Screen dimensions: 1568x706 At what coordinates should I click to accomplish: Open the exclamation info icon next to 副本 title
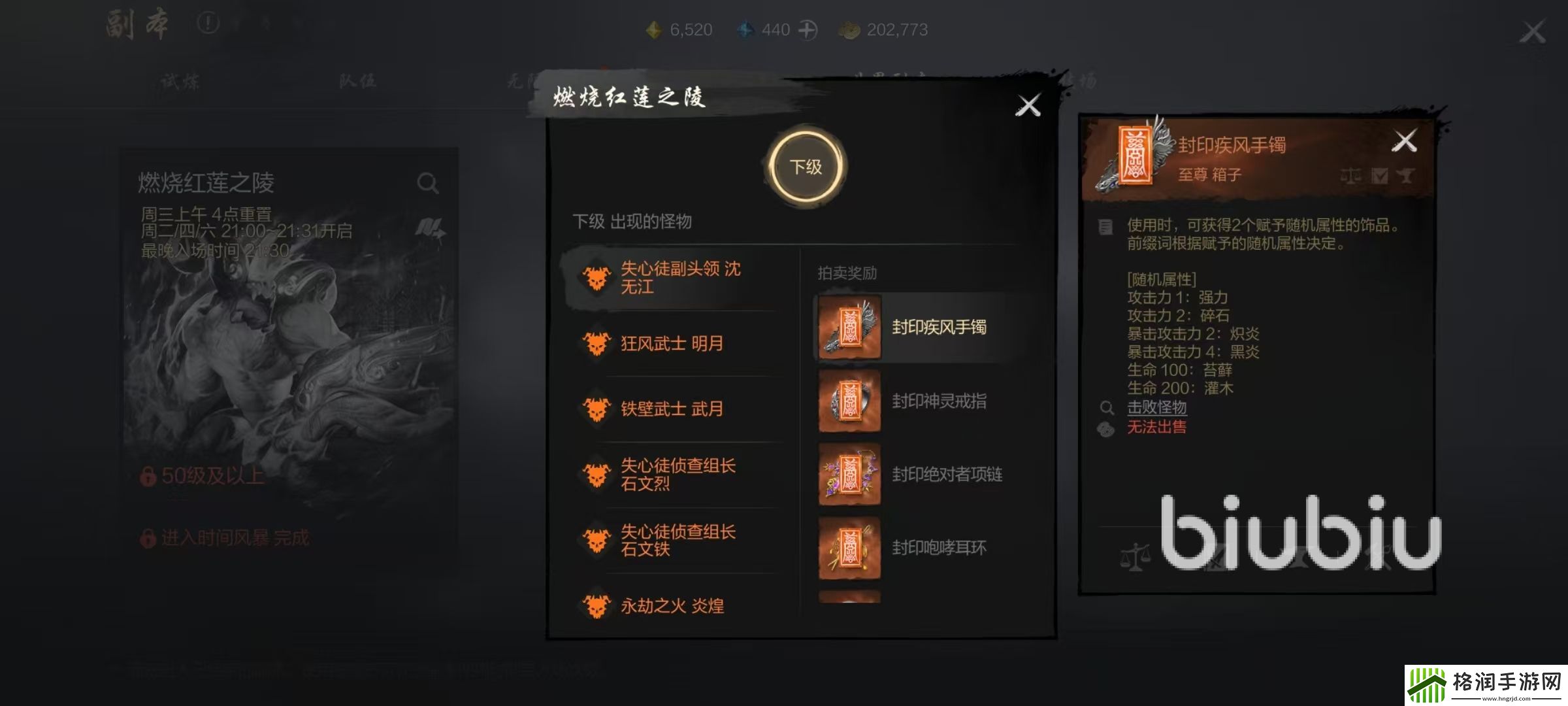[x=206, y=21]
